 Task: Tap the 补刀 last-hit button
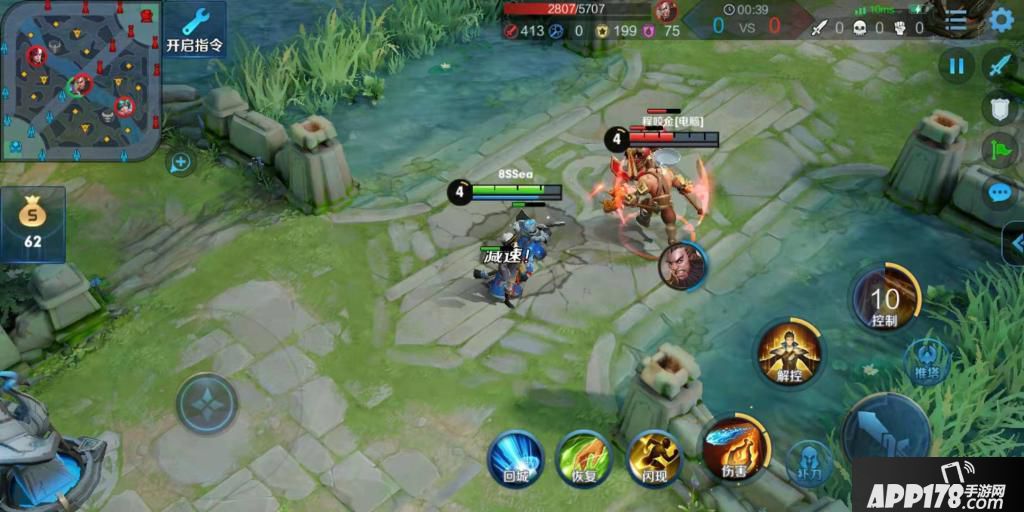coord(810,462)
